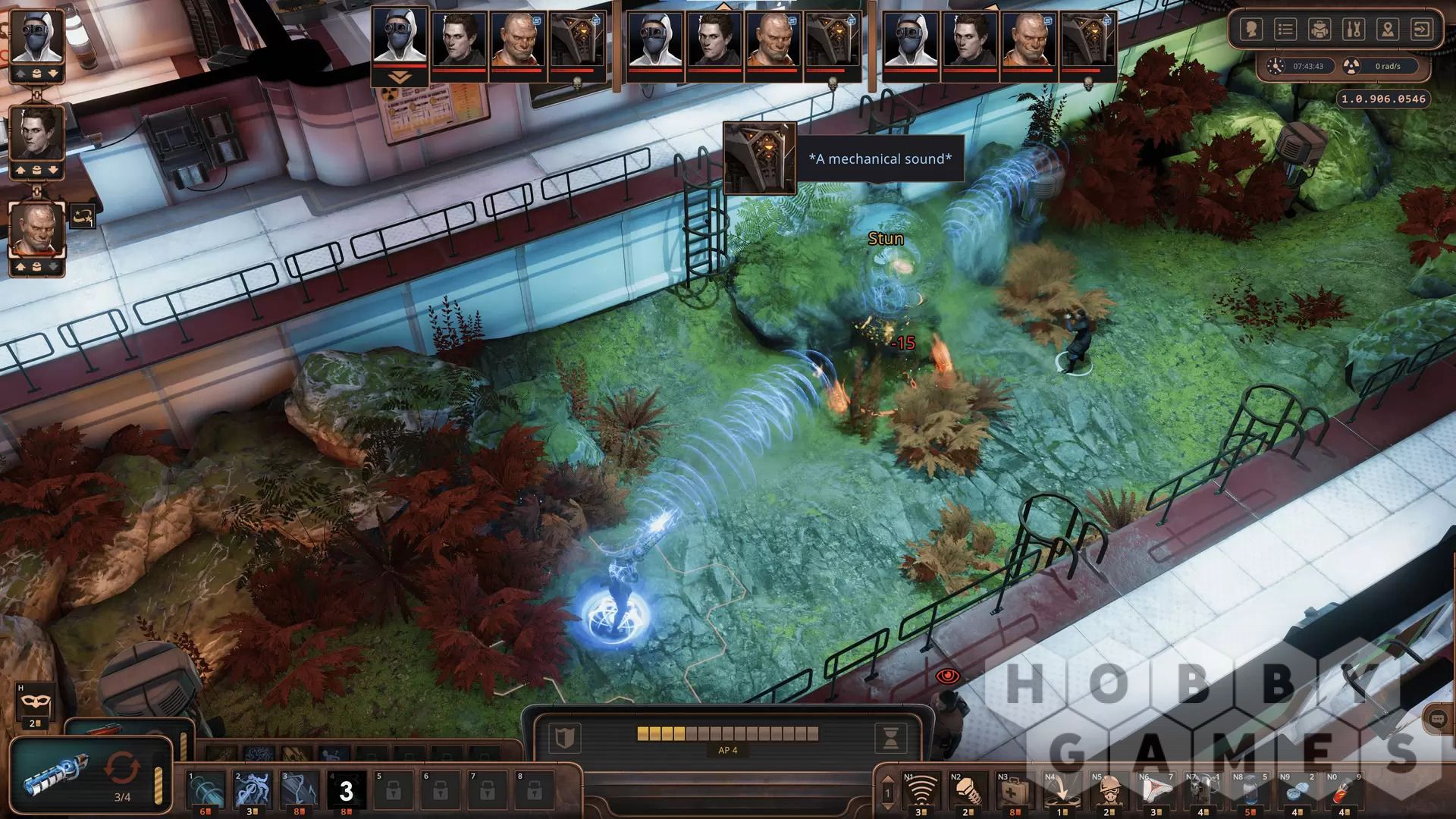Use the N3 first aid kit
Viewport: 1456px width, 819px height.
(1014, 792)
